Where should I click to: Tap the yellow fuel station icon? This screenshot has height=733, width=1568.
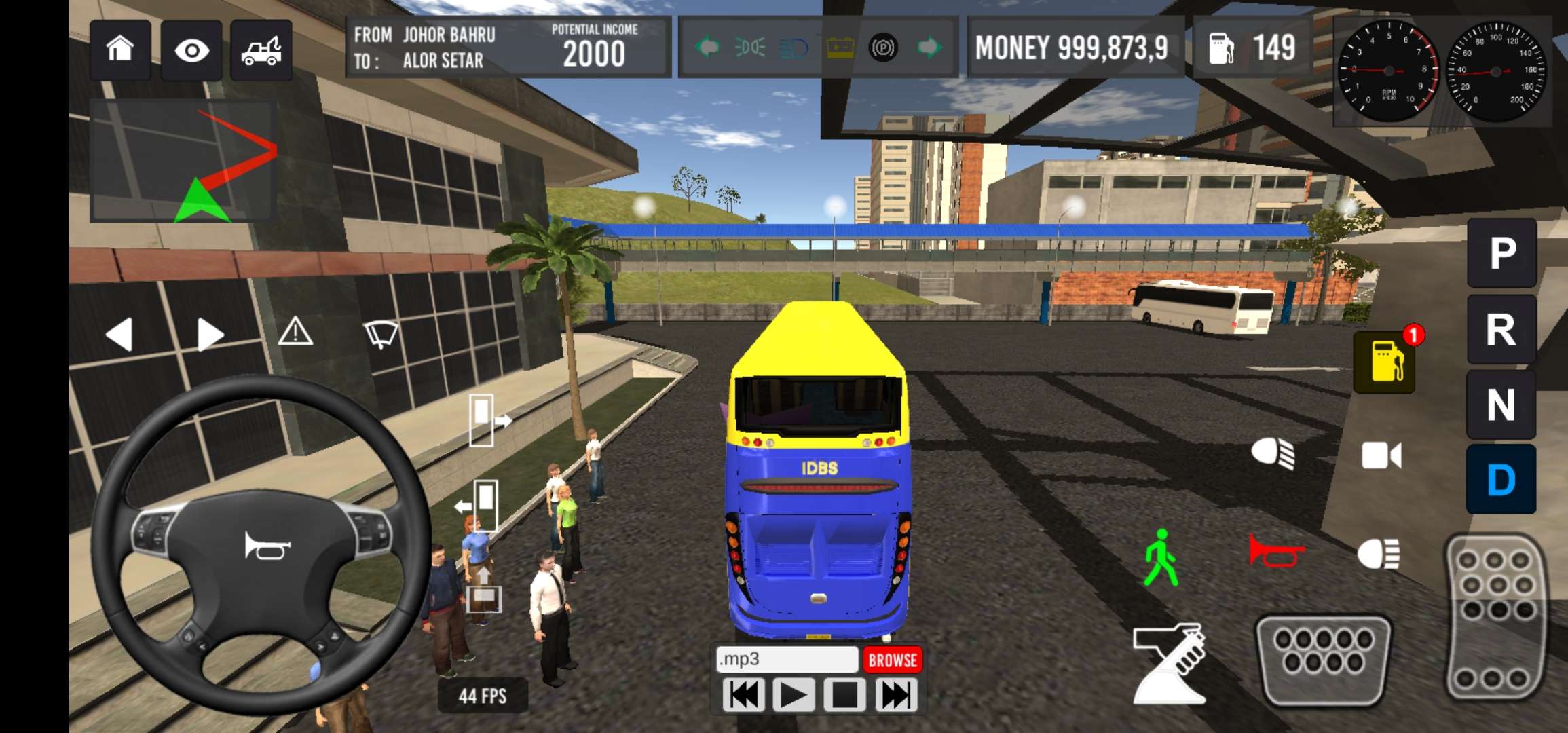click(x=1385, y=362)
